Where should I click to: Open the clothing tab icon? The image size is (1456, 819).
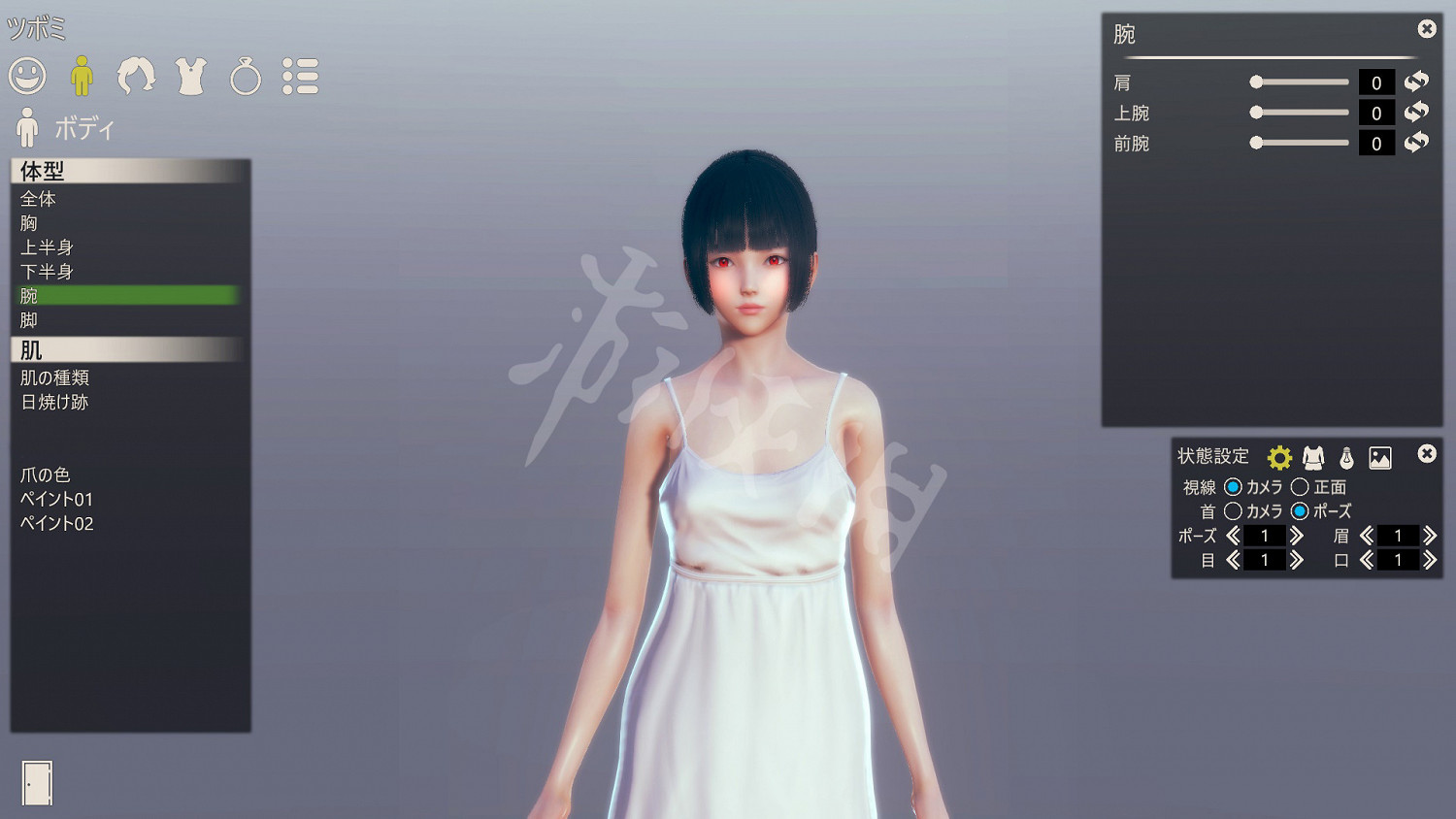pyautogui.click(x=191, y=77)
